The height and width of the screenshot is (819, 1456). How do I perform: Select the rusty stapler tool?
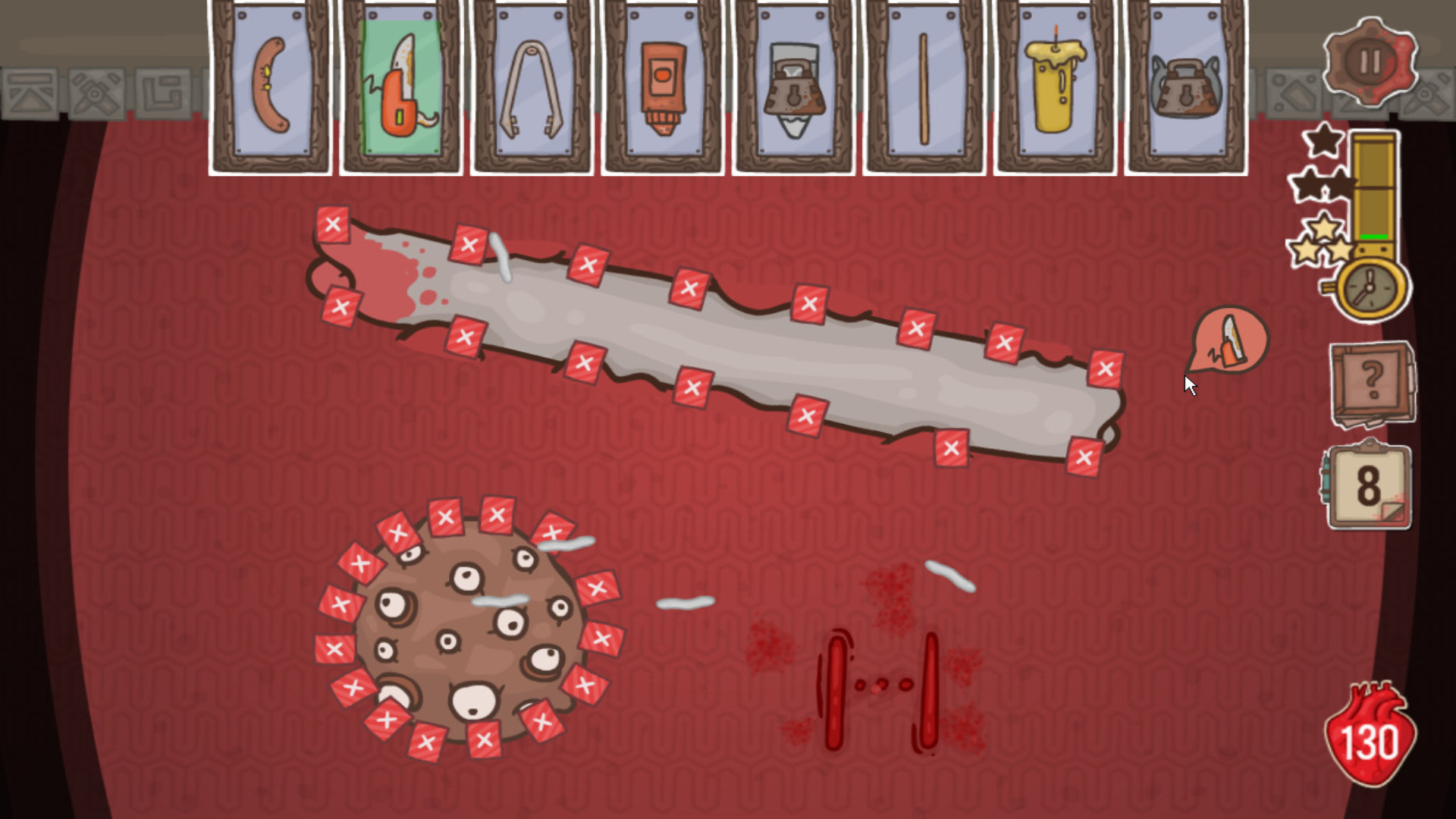792,83
